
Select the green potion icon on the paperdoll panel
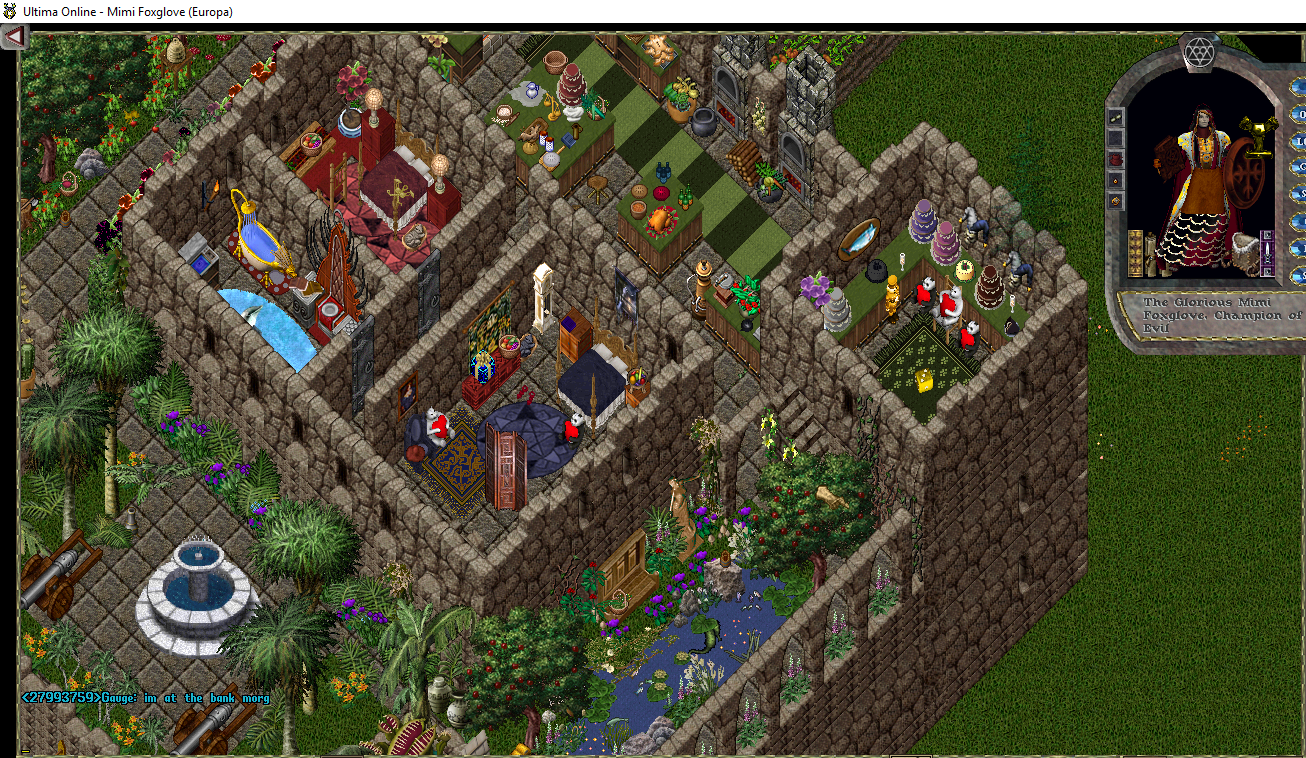tap(1114, 117)
